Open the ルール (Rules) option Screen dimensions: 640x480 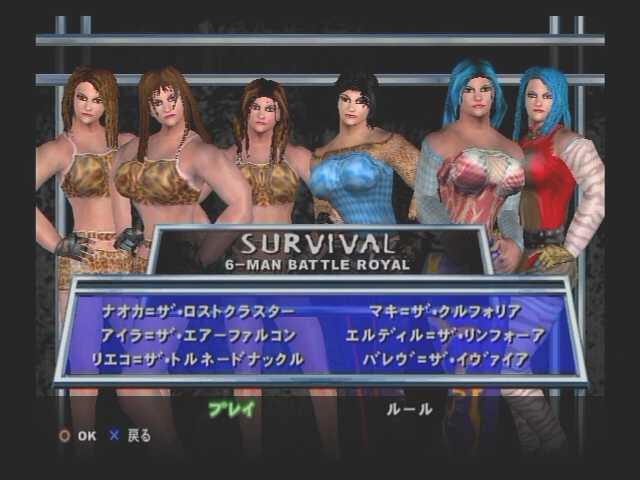[409, 409]
